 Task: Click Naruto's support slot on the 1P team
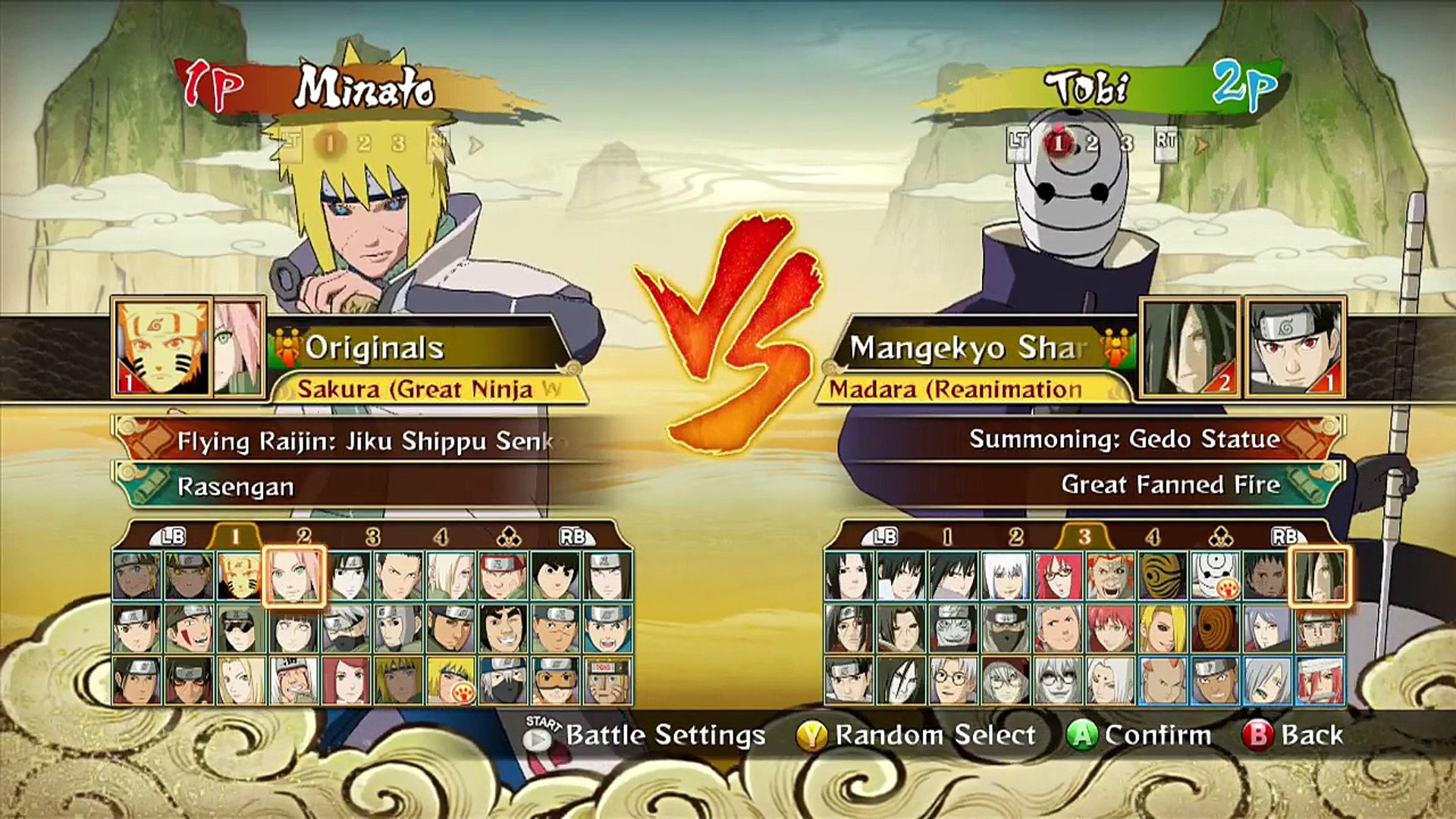pos(162,347)
